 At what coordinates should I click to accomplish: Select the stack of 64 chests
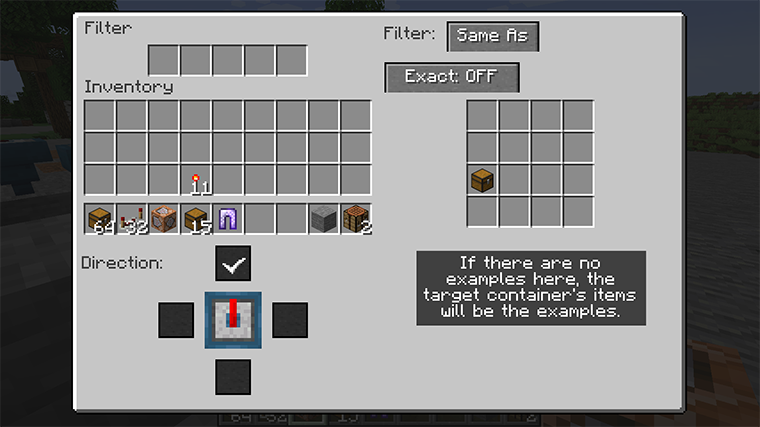coord(100,218)
